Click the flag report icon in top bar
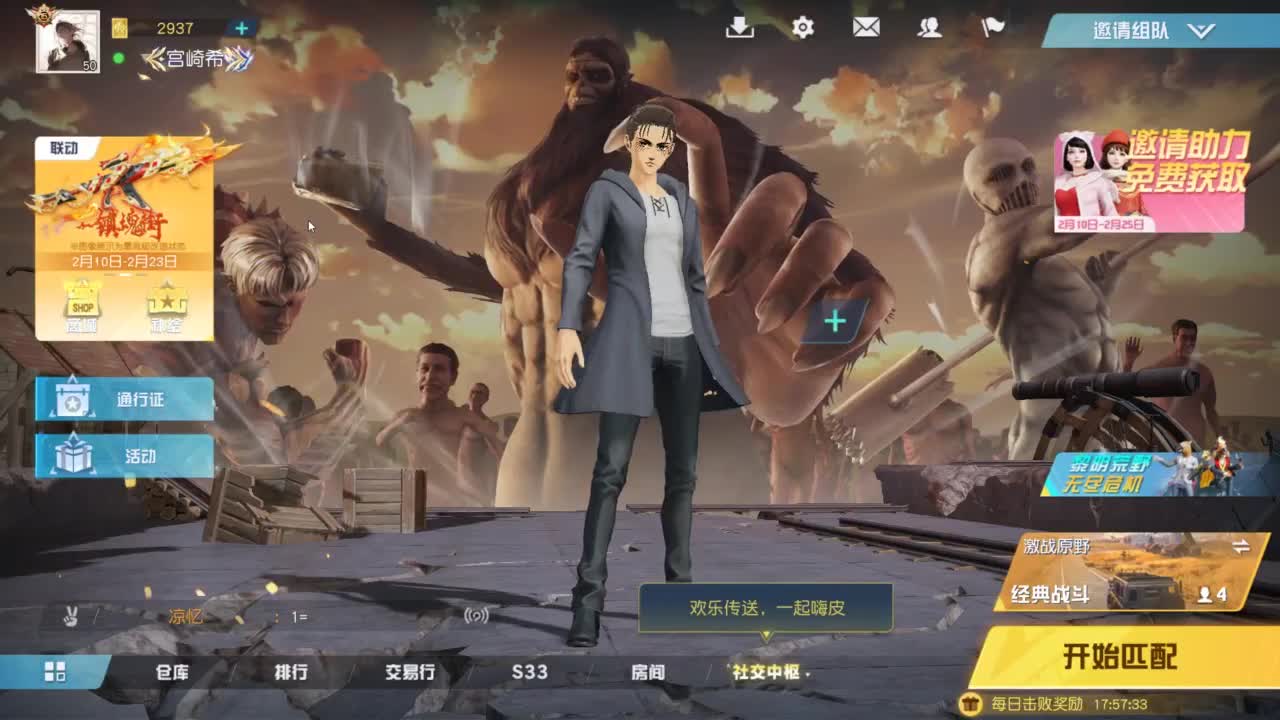This screenshot has width=1280, height=720. tap(992, 29)
